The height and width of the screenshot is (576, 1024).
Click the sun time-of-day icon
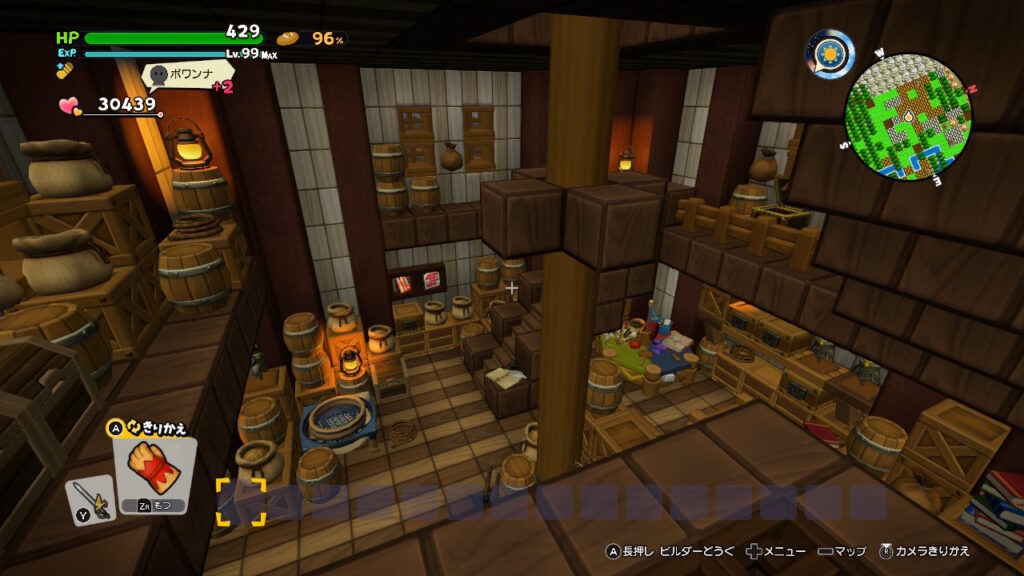[x=830, y=54]
